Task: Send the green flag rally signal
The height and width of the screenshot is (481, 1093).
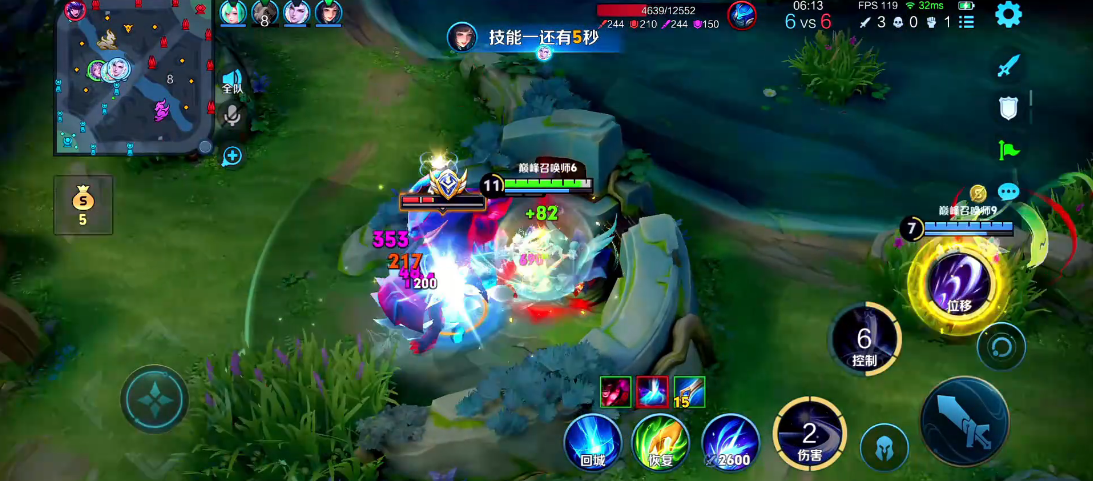Action: click(1008, 150)
